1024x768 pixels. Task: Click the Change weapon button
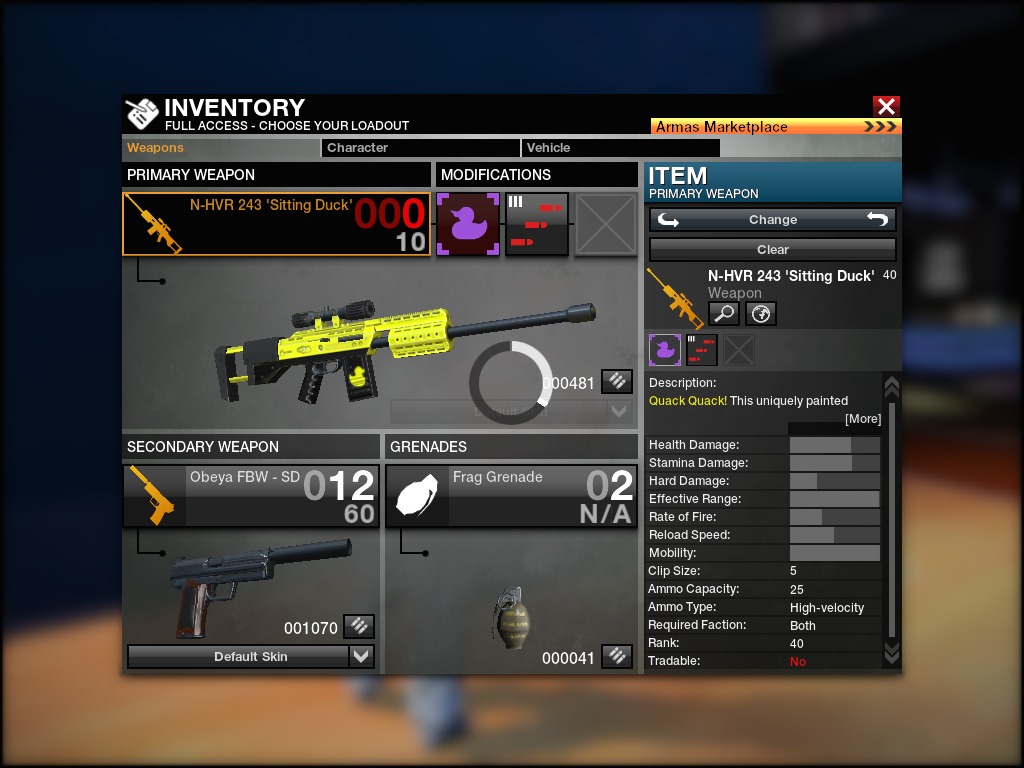[x=772, y=220]
